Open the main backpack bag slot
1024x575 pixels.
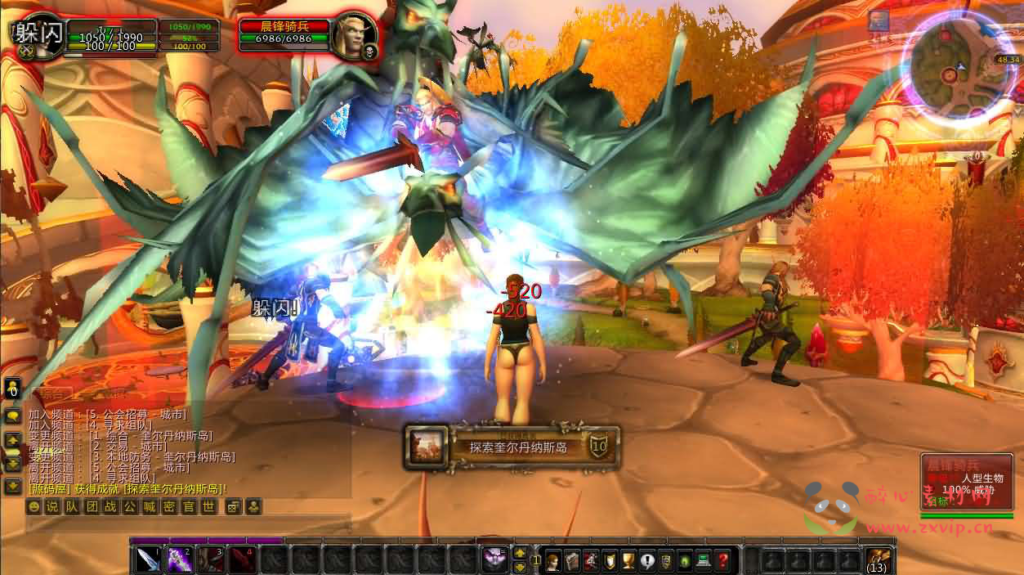pyautogui.click(x=877, y=560)
